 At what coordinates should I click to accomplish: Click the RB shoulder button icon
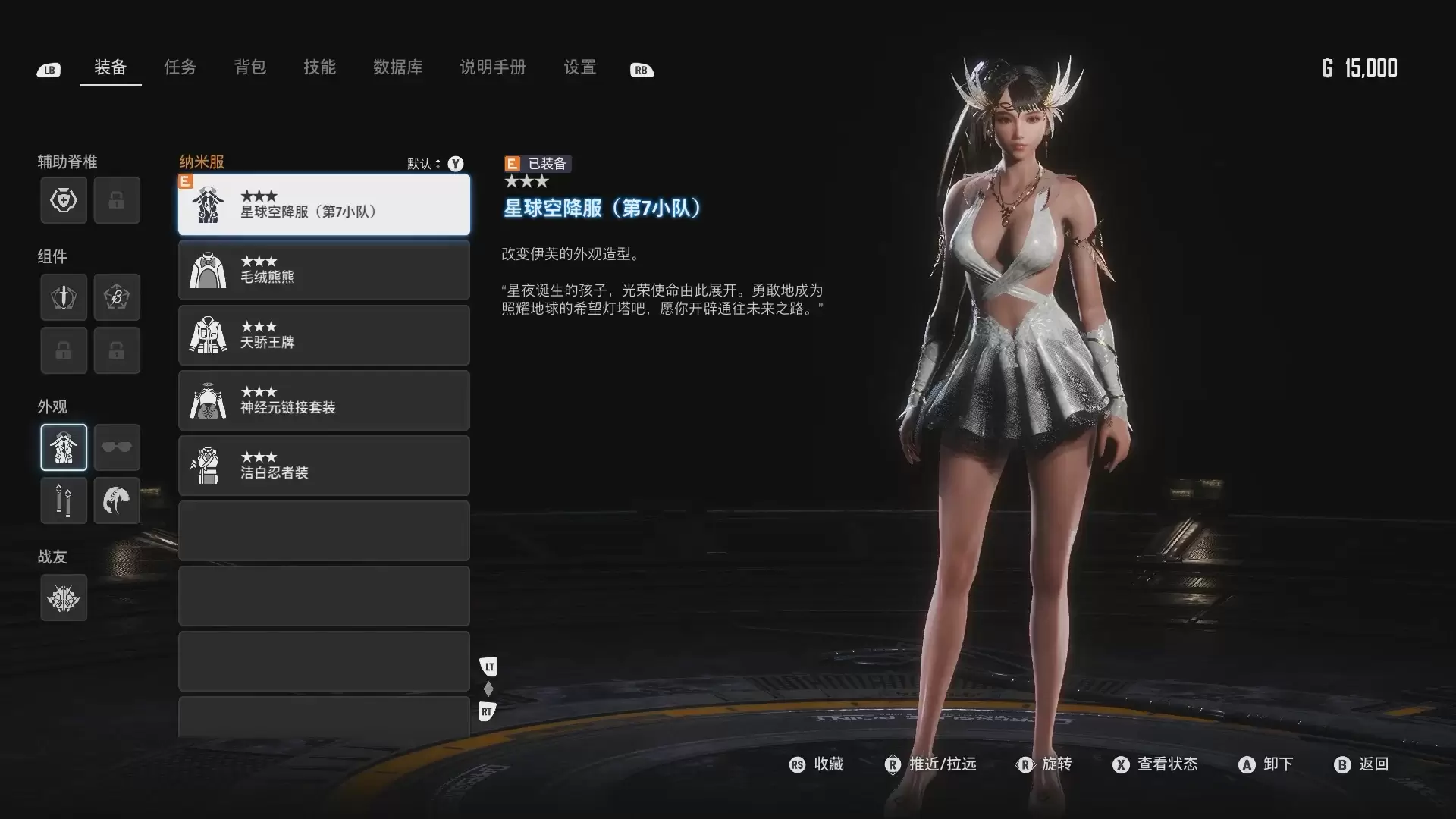(x=642, y=69)
